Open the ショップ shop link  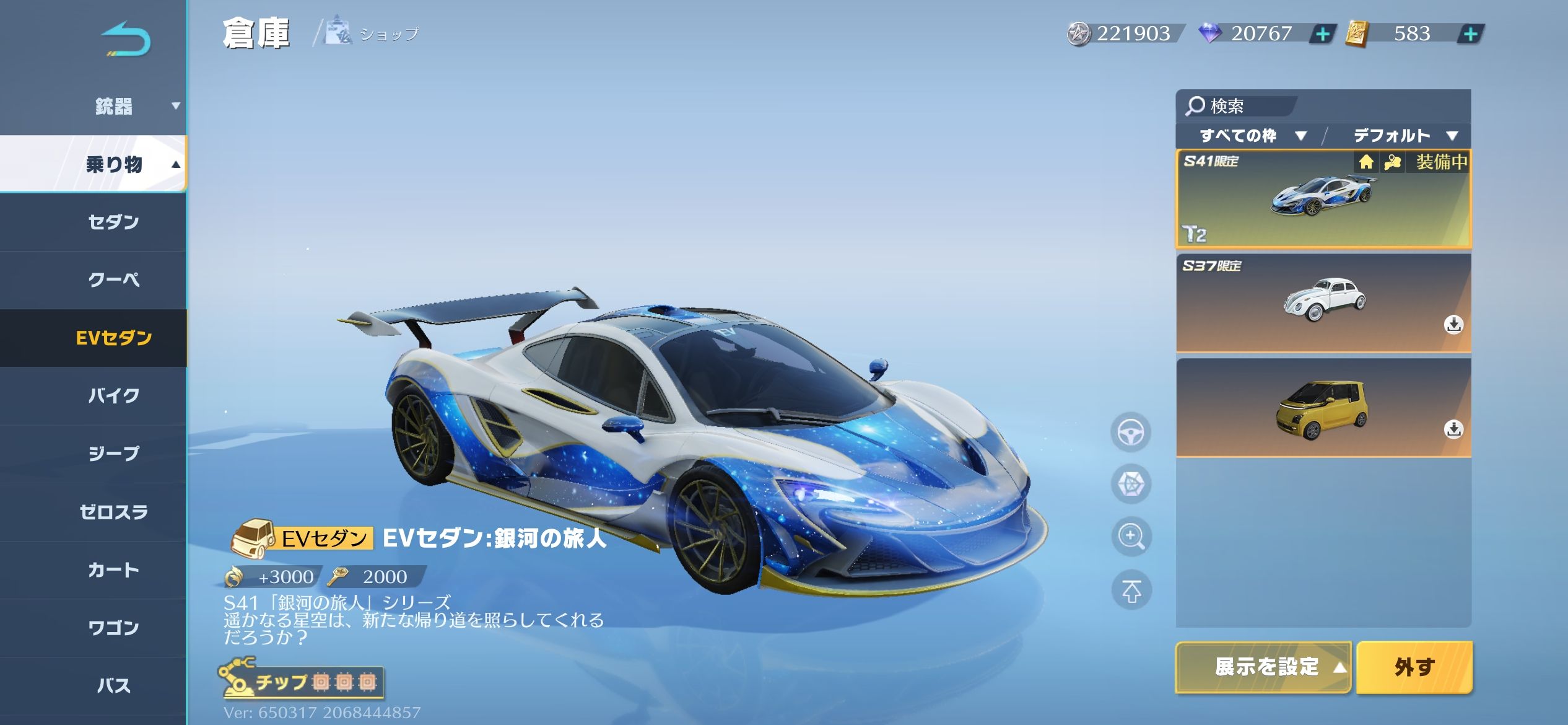373,33
